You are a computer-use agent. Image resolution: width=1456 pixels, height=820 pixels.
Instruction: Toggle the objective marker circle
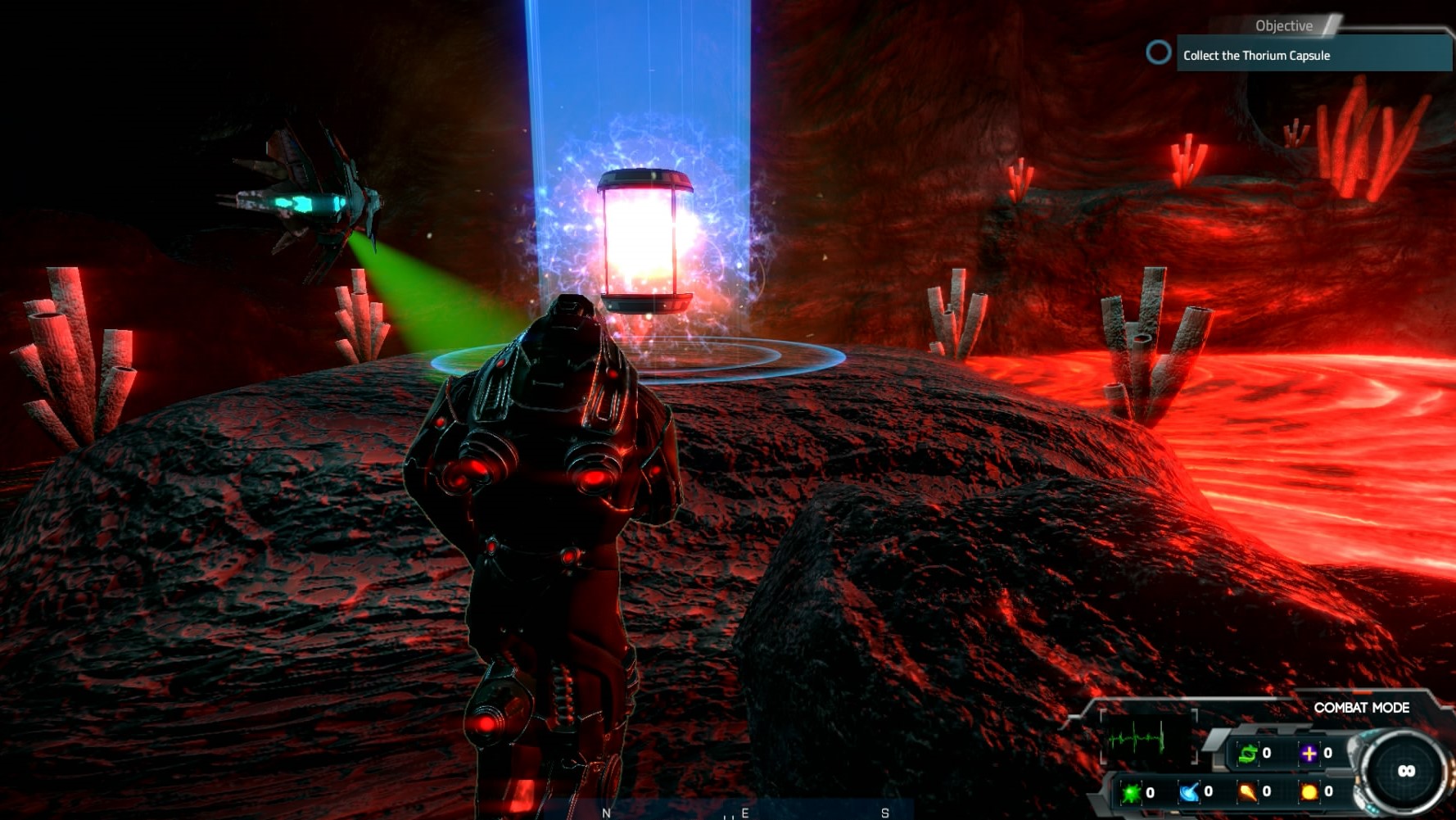click(x=1158, y=53)
